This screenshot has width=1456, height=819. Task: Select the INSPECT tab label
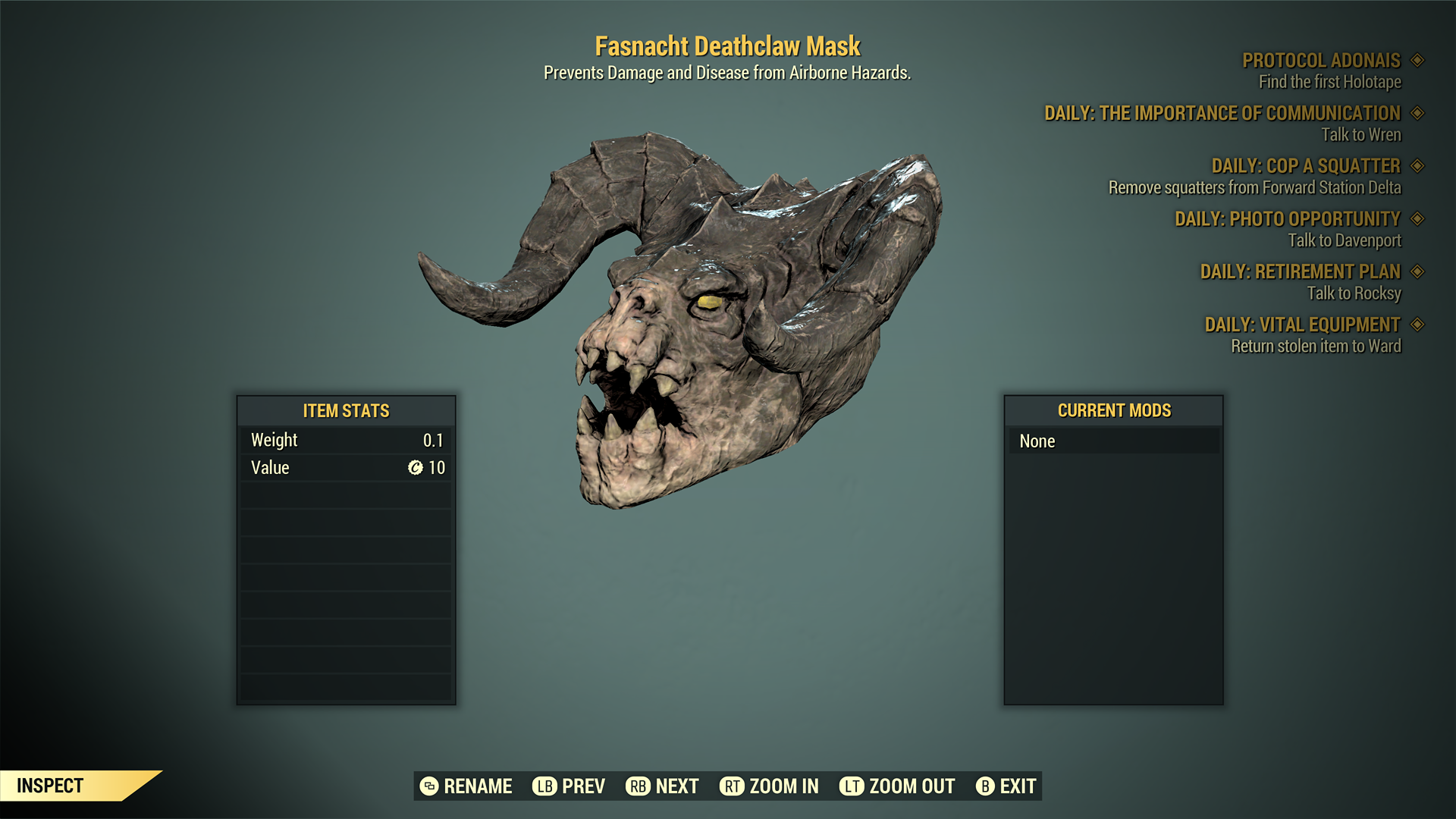(x=51, y=786)
